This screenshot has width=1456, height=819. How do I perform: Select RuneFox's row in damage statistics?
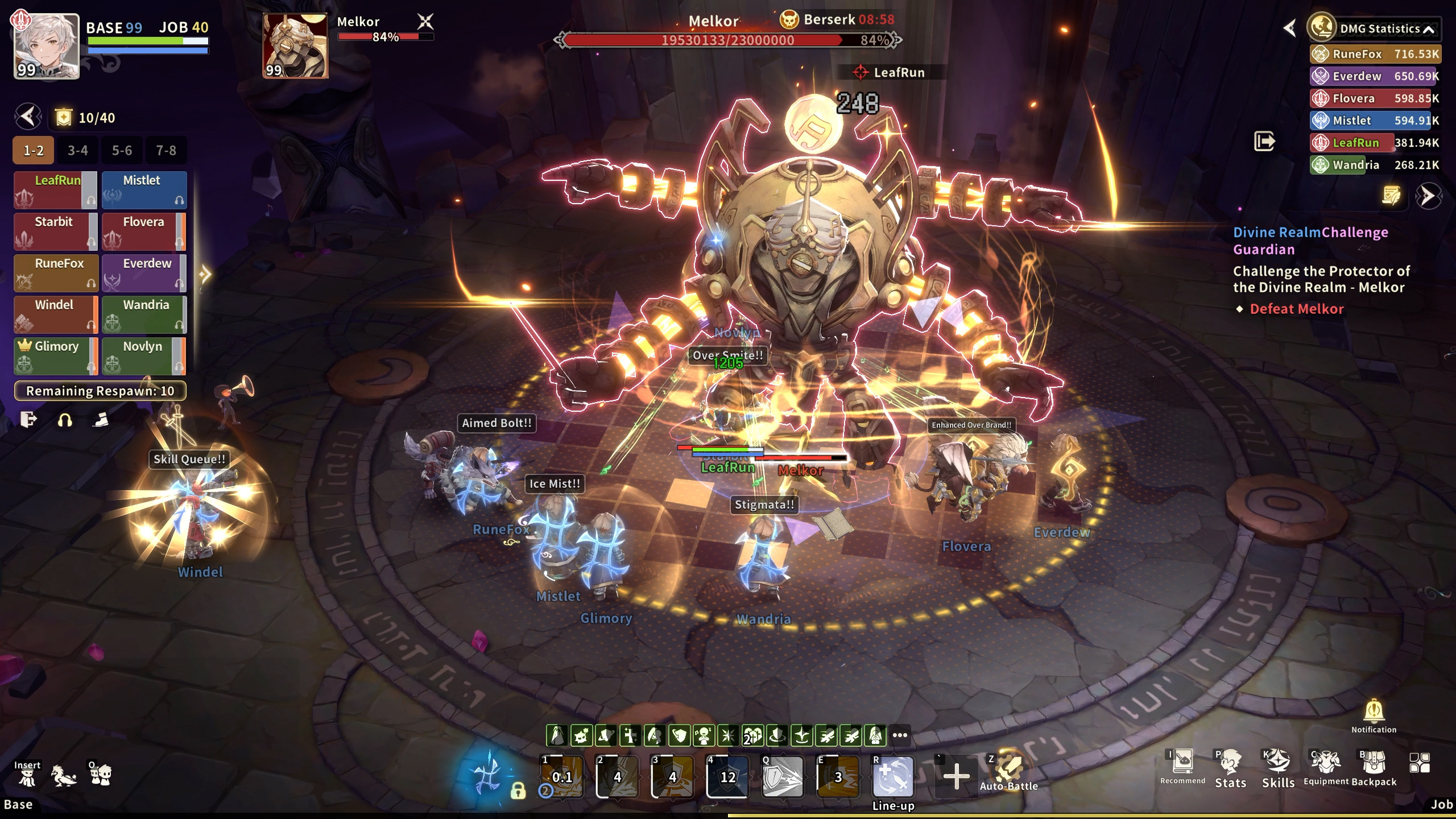[1375, 54]
